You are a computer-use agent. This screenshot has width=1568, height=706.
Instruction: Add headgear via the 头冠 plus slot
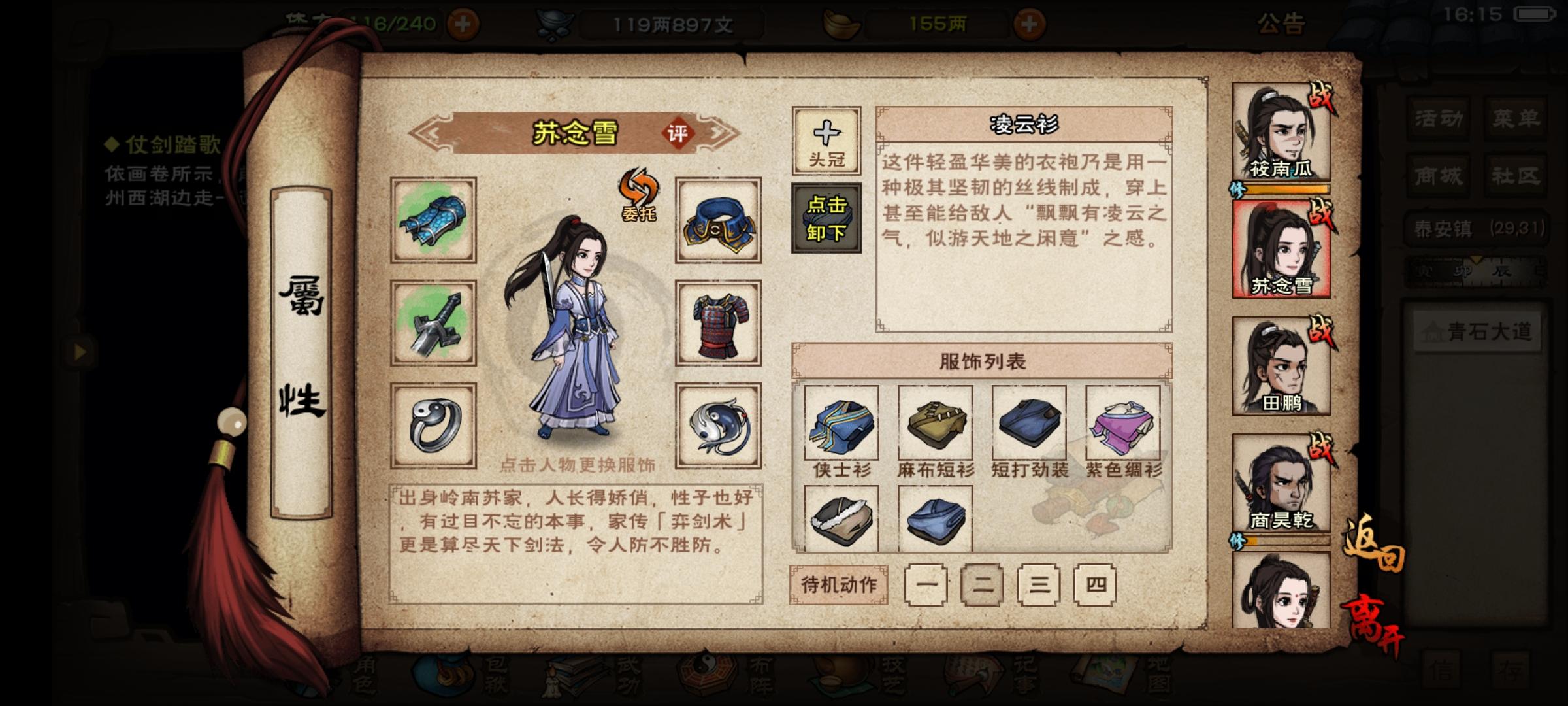825,139
